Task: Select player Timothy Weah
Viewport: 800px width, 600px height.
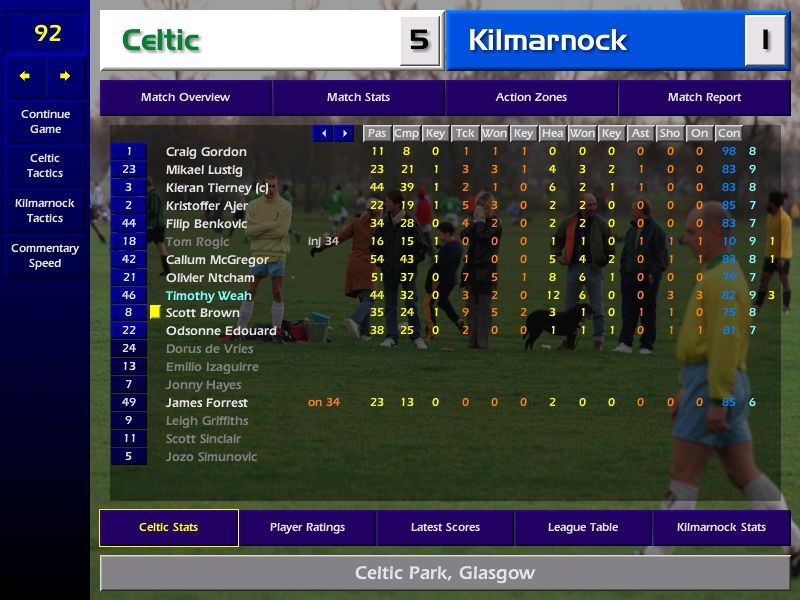Action: click(x=208, y=295)
